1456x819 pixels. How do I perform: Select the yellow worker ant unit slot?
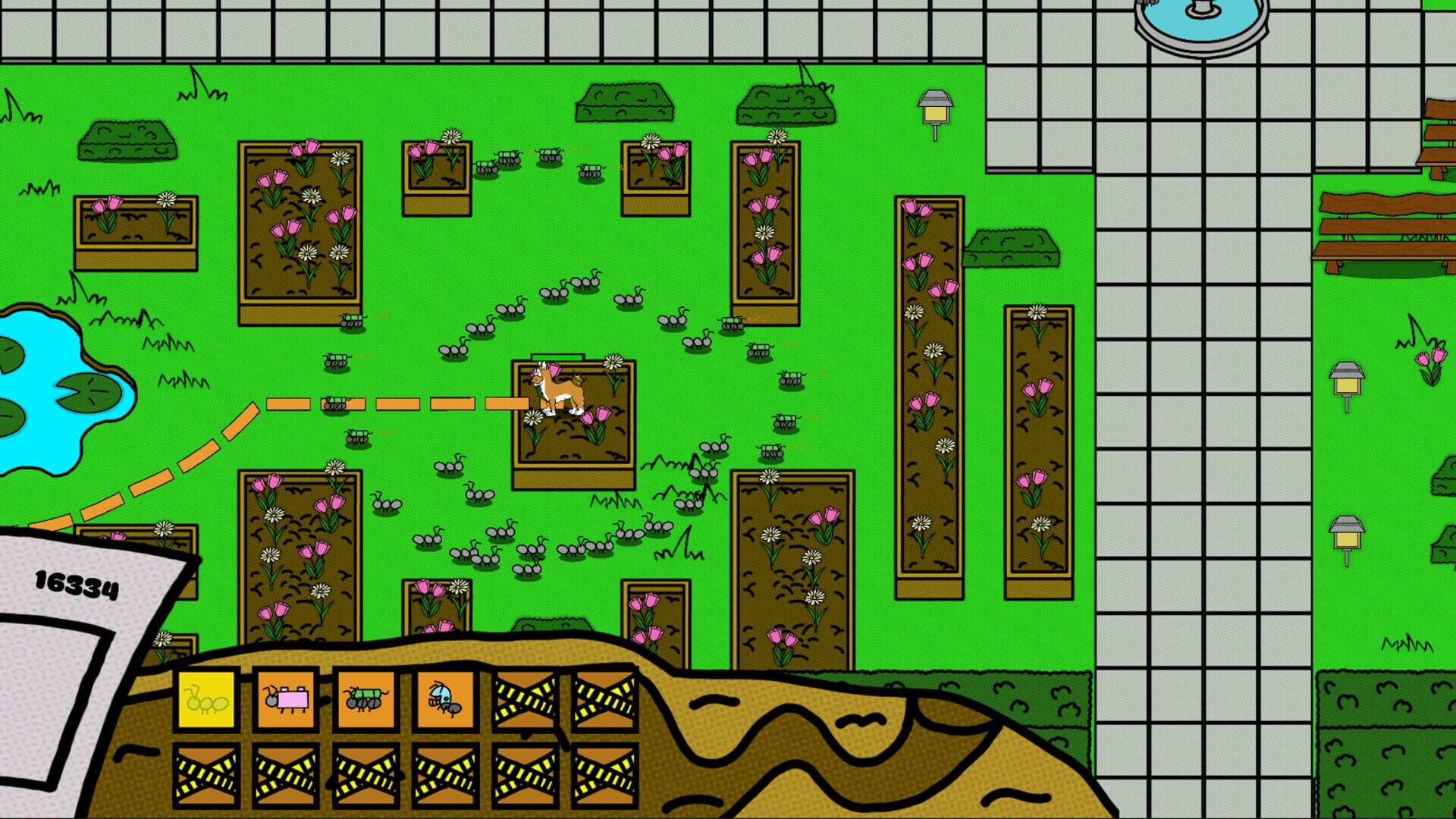[x=206, y=701]
